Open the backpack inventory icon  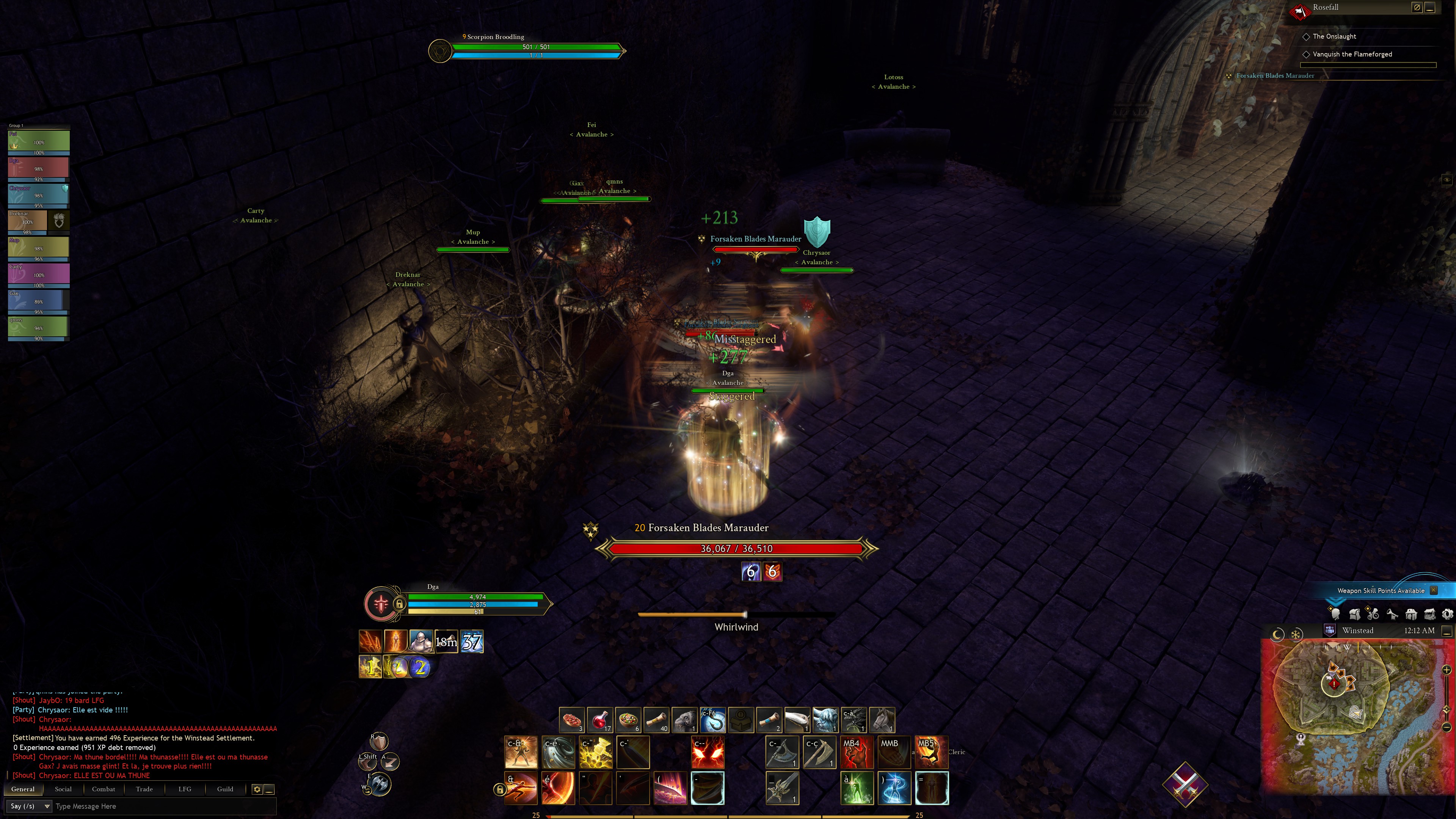tap(1354, 614)
